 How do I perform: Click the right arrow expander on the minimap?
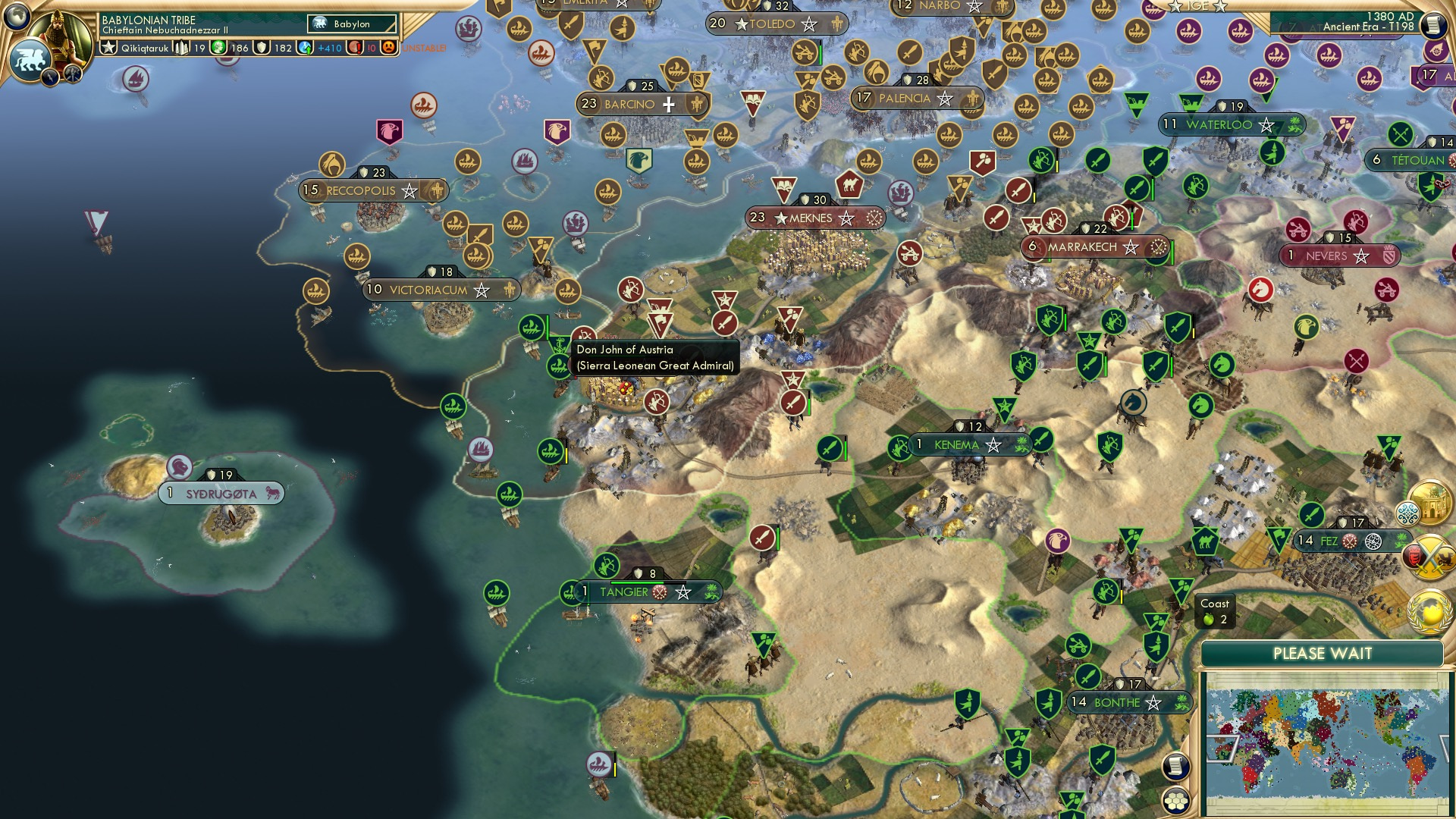(x=1445, y=748)
